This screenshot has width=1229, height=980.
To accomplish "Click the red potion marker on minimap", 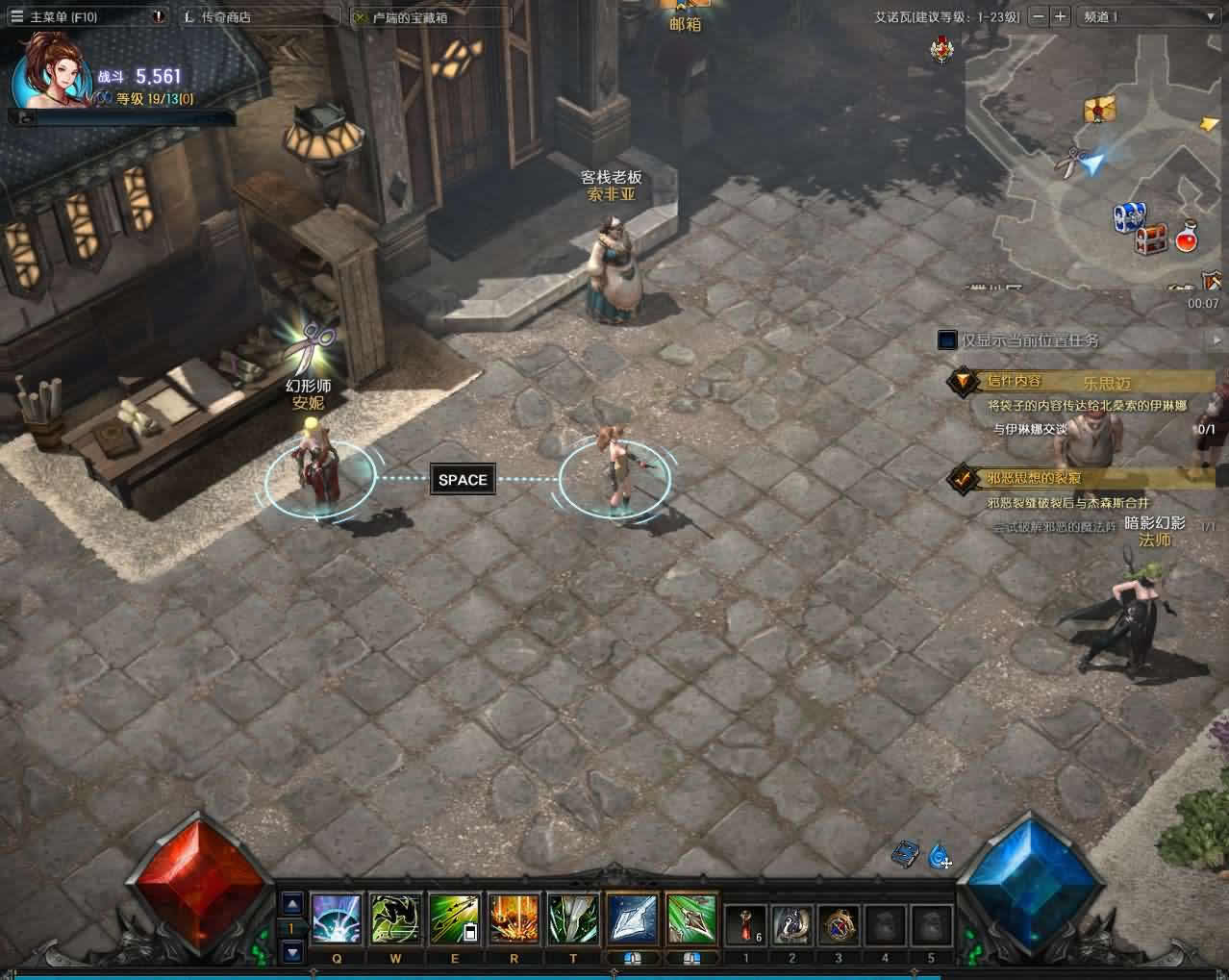I will pos(1187,238).
